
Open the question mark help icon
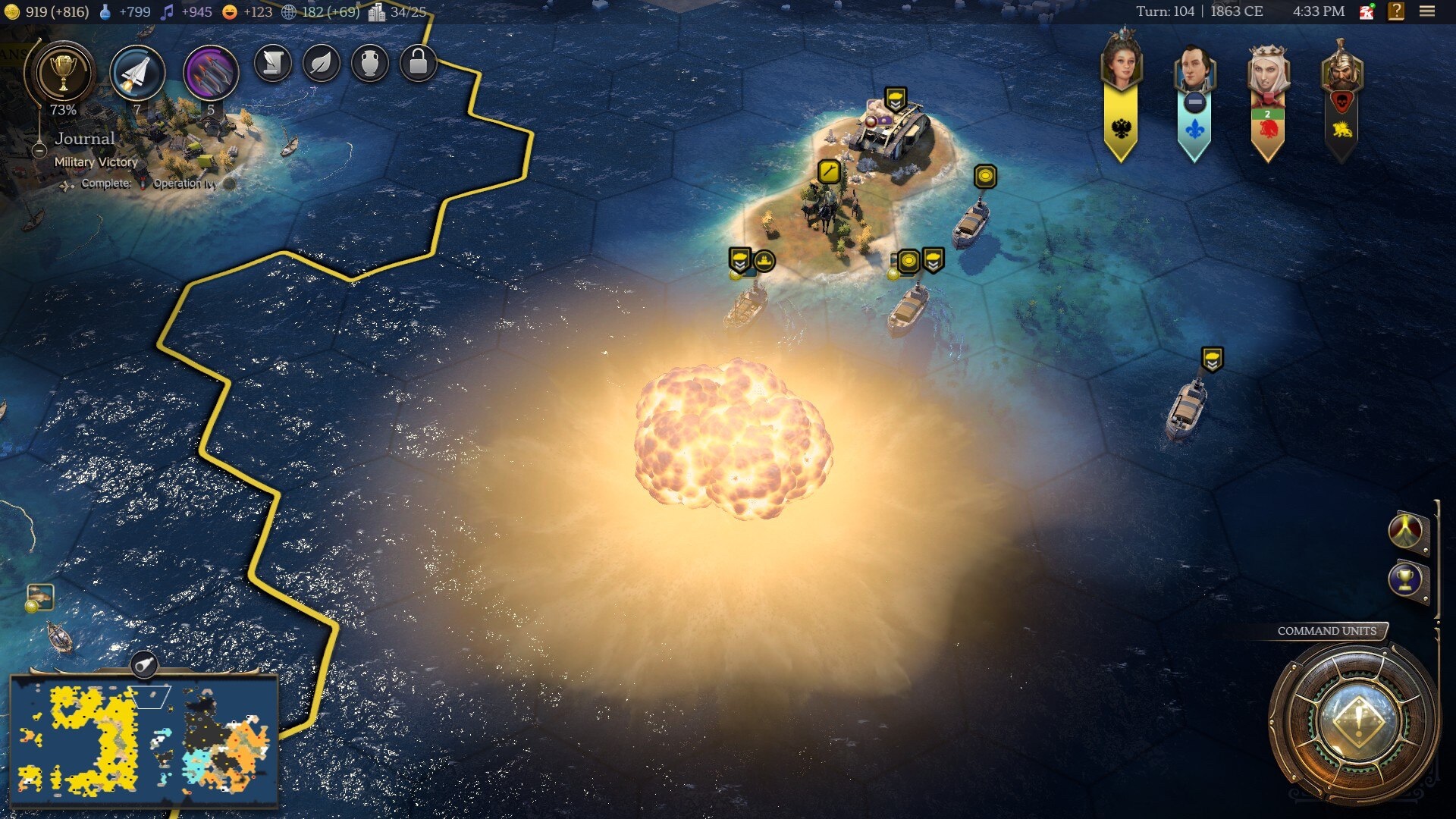click(1395, 11)
